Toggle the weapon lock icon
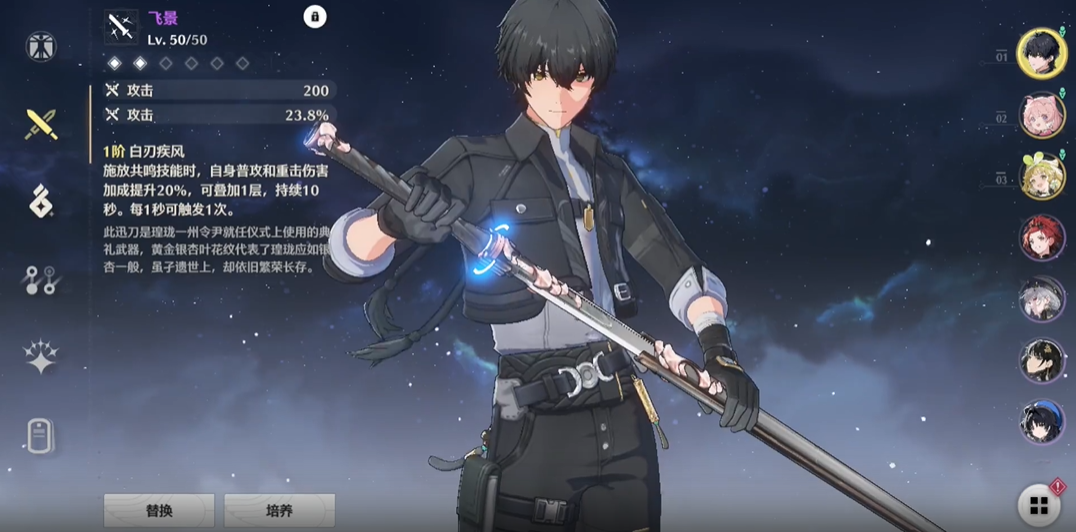Screen dimensions: 1076x532 pyautogui.click(x=315, y=17)
